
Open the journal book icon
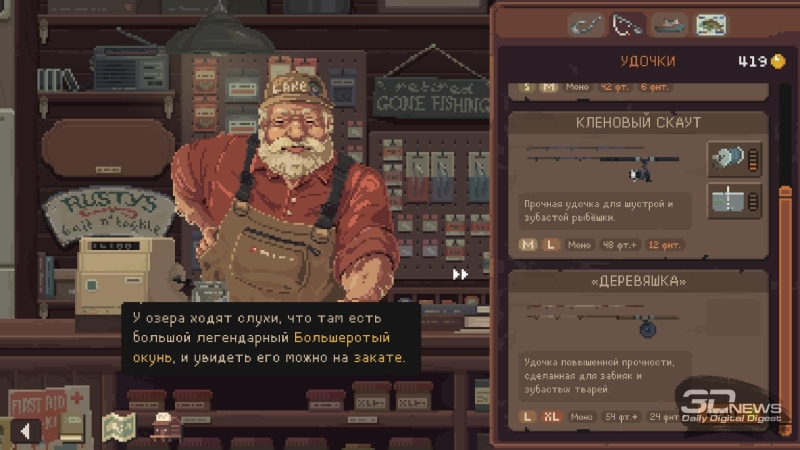pyautogui.click(x=72, y=427)
